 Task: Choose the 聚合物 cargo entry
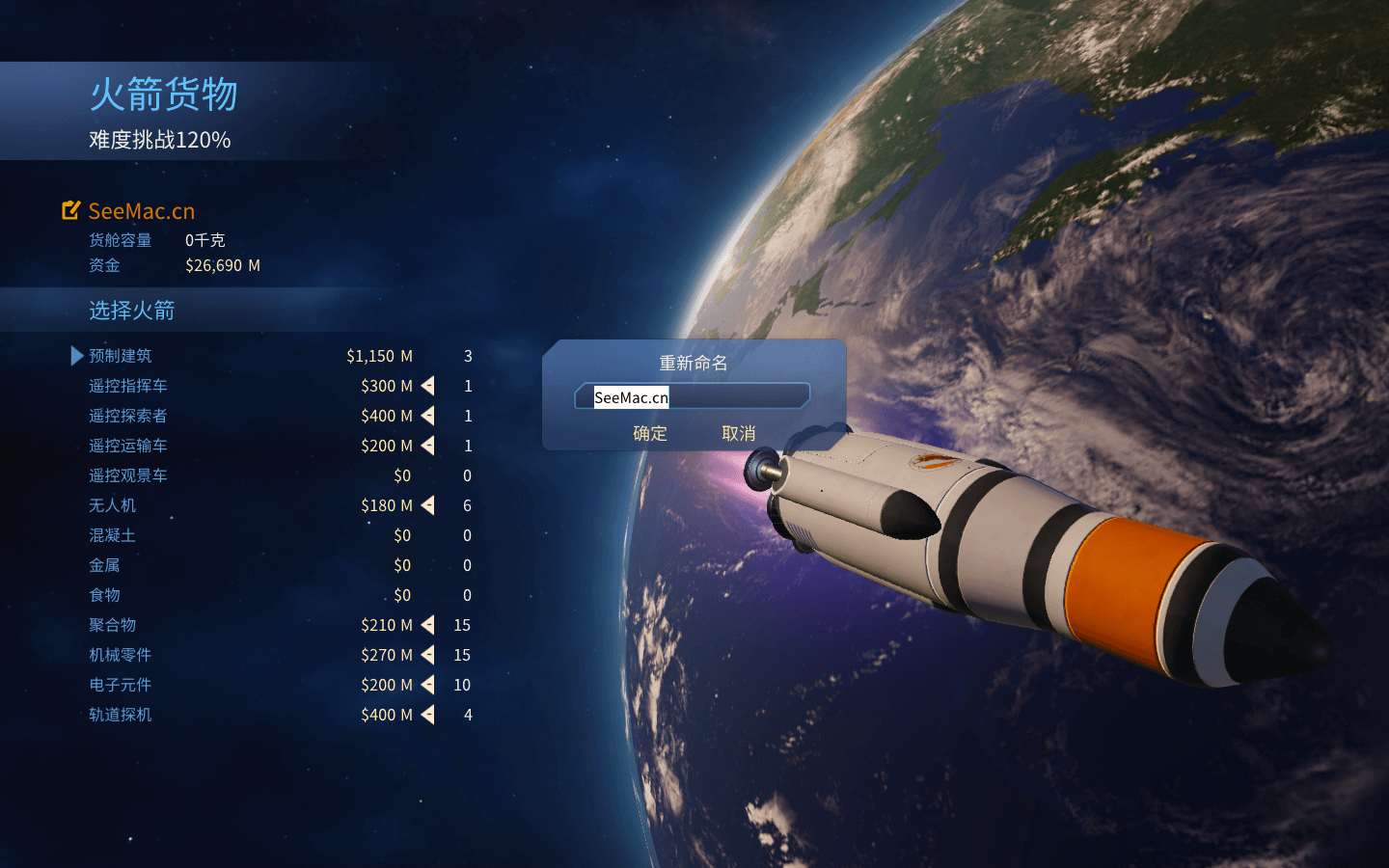[113, 625]
